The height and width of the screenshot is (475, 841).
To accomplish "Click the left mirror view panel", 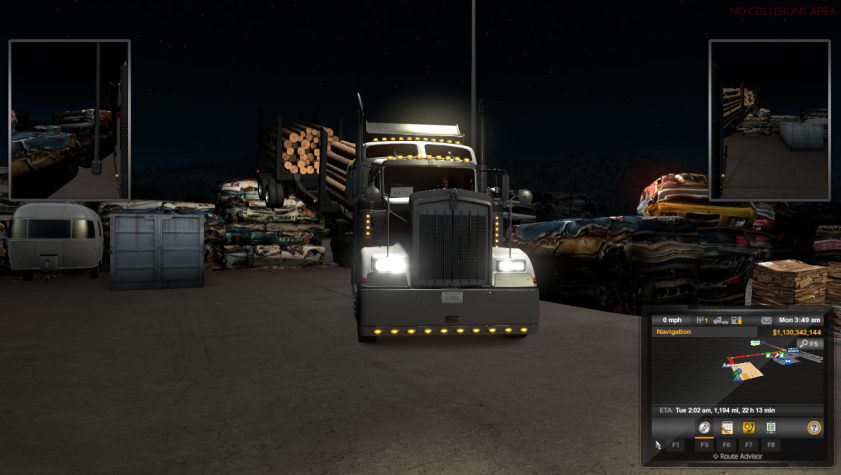I will coord(69,119).
